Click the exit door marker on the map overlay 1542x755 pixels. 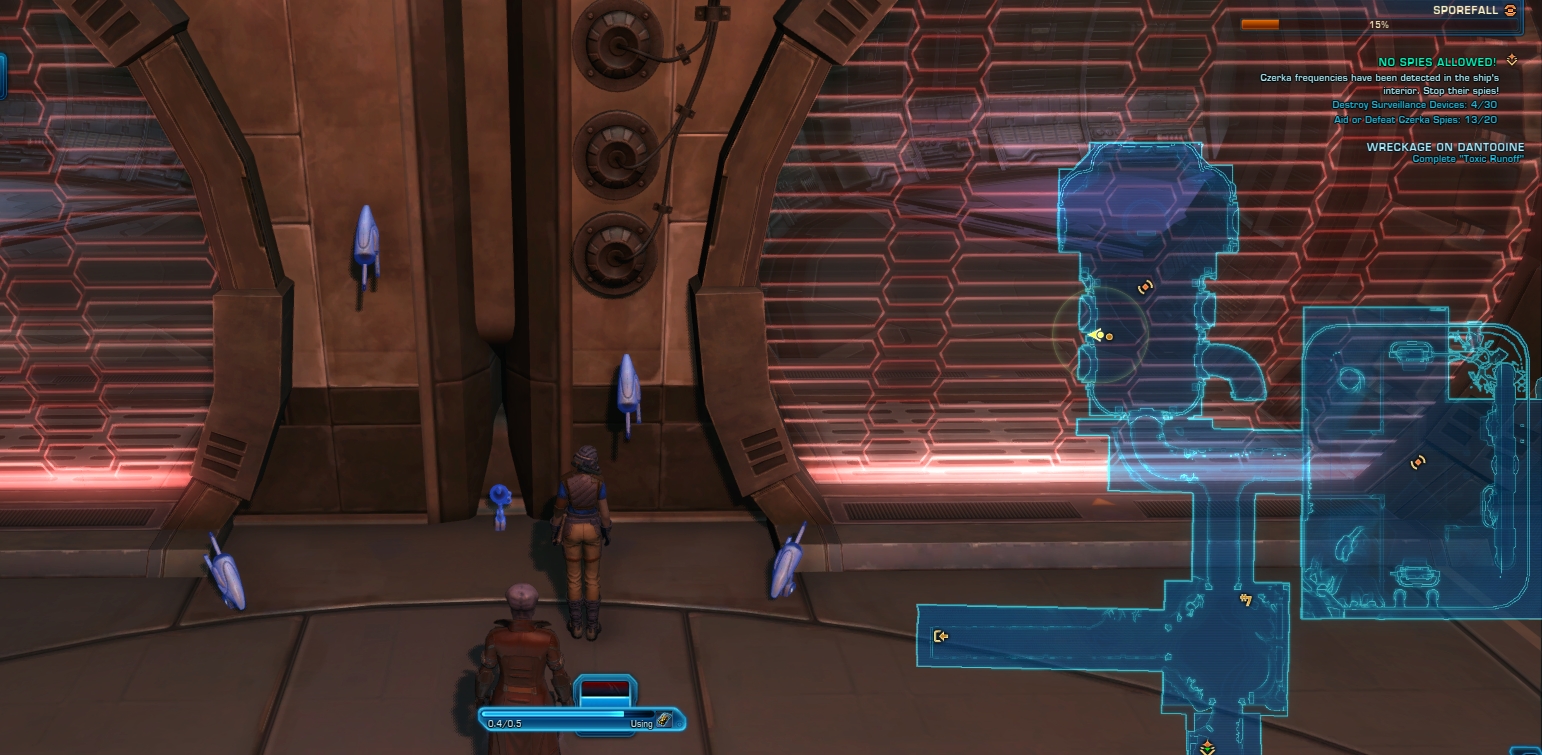940,636
